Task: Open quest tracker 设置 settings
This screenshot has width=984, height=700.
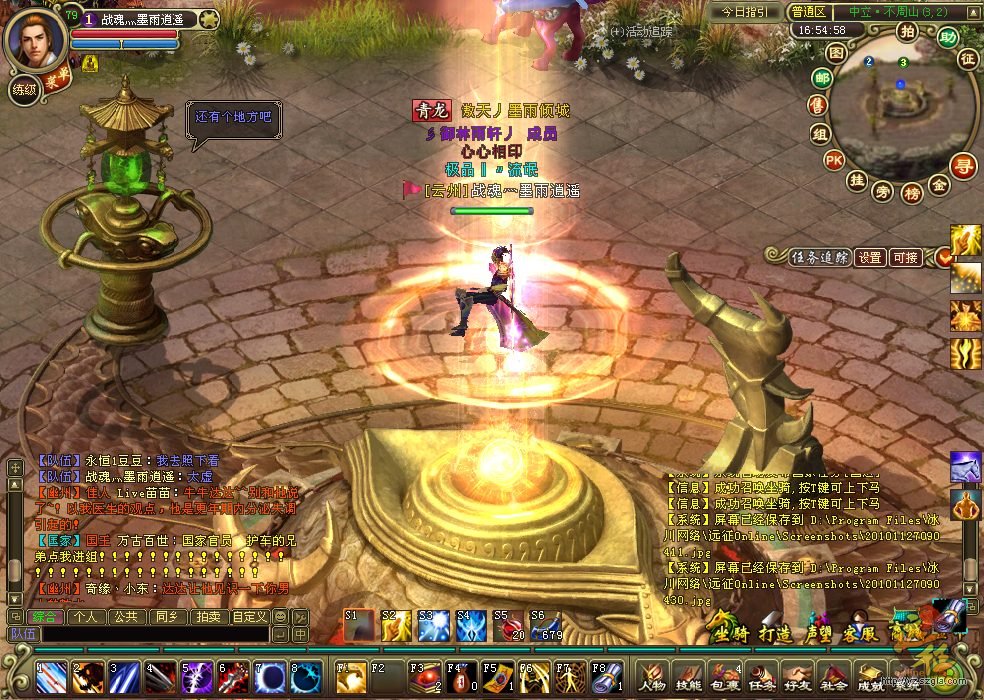Action: [x=870, y=257]
